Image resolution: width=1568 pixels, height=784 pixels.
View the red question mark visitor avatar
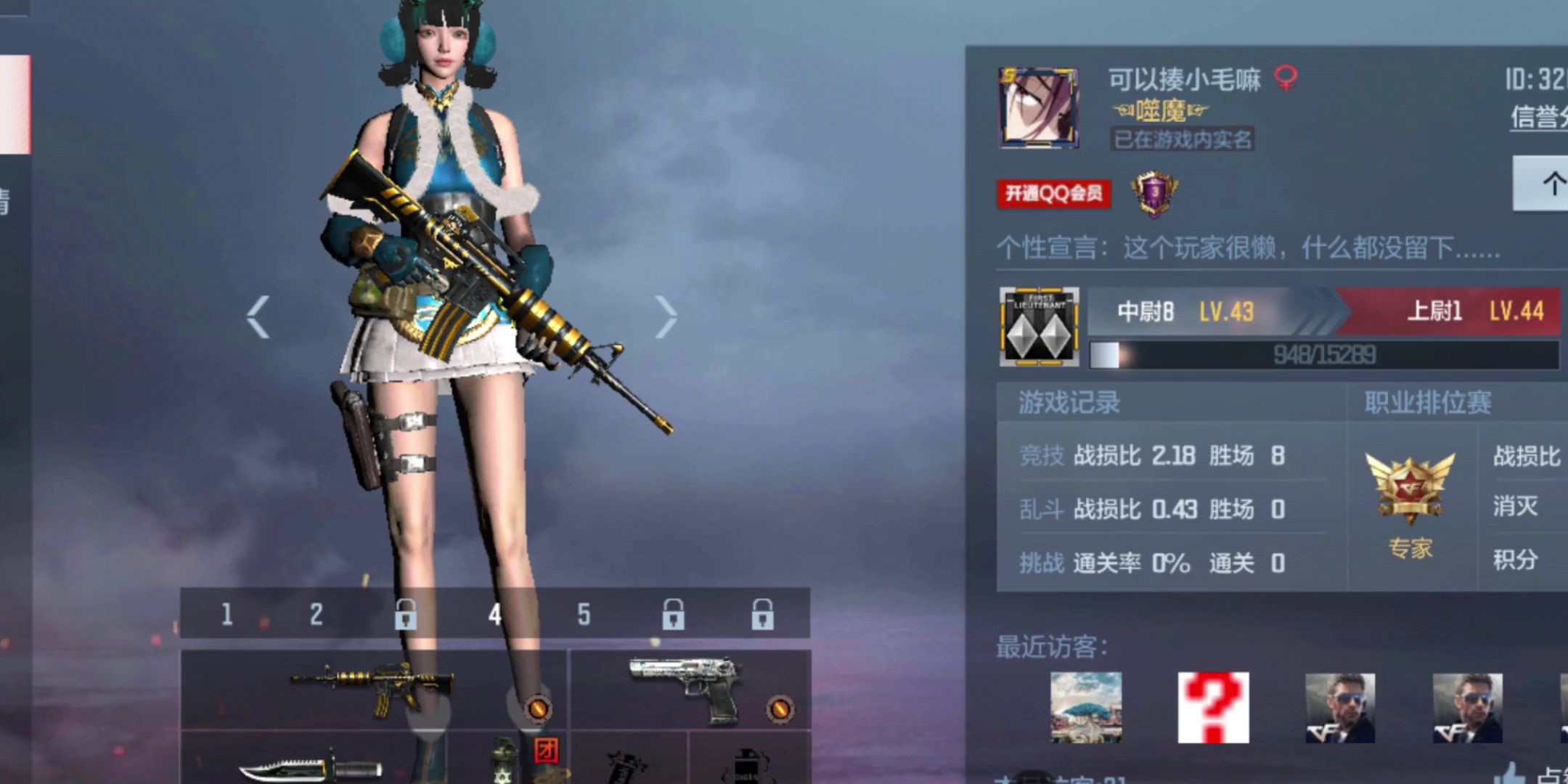click(1213, 707)
